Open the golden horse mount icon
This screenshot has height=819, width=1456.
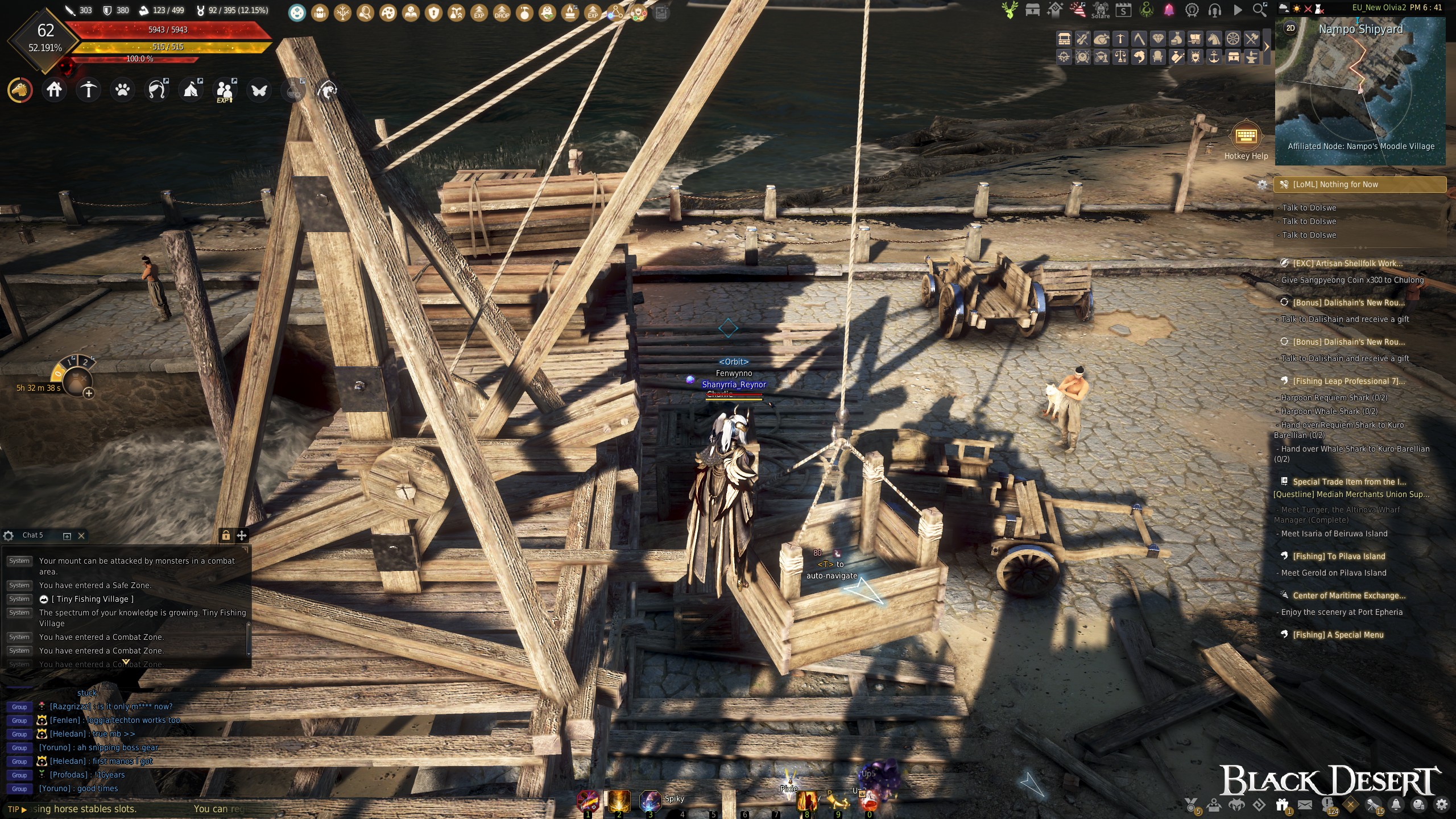tap(20, 90)
